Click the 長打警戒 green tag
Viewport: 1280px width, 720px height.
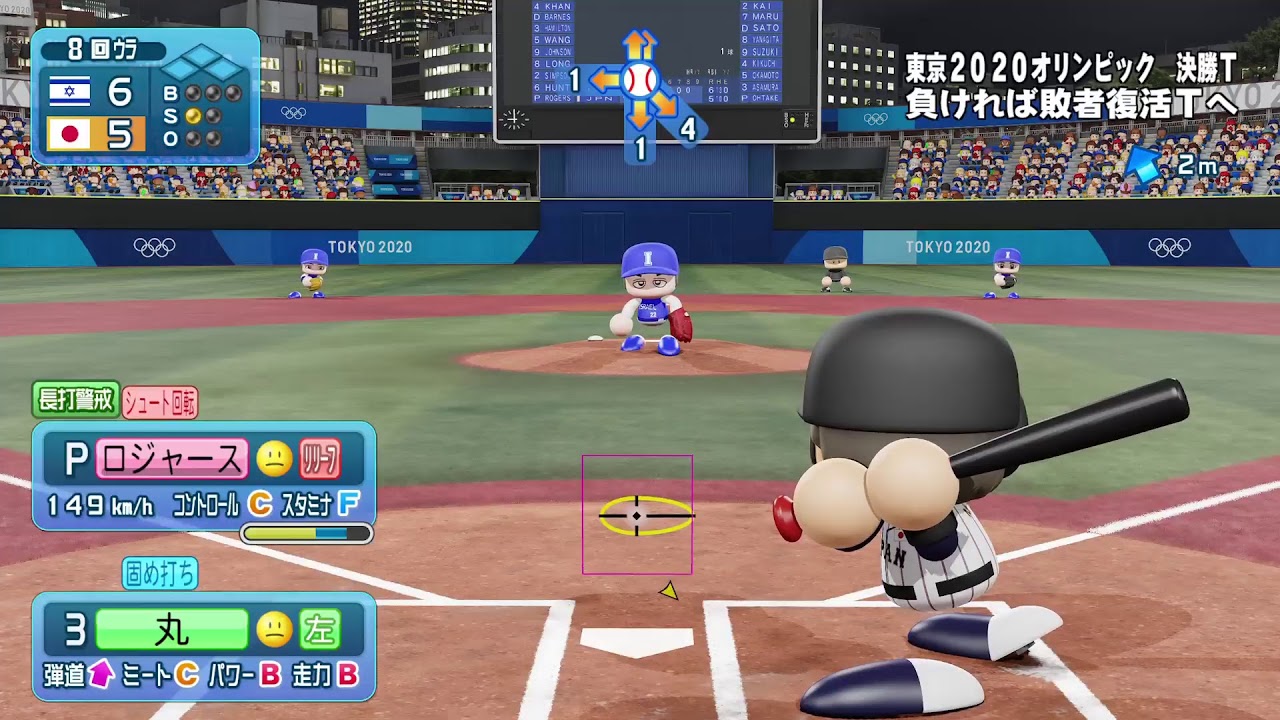coord(76,401)
